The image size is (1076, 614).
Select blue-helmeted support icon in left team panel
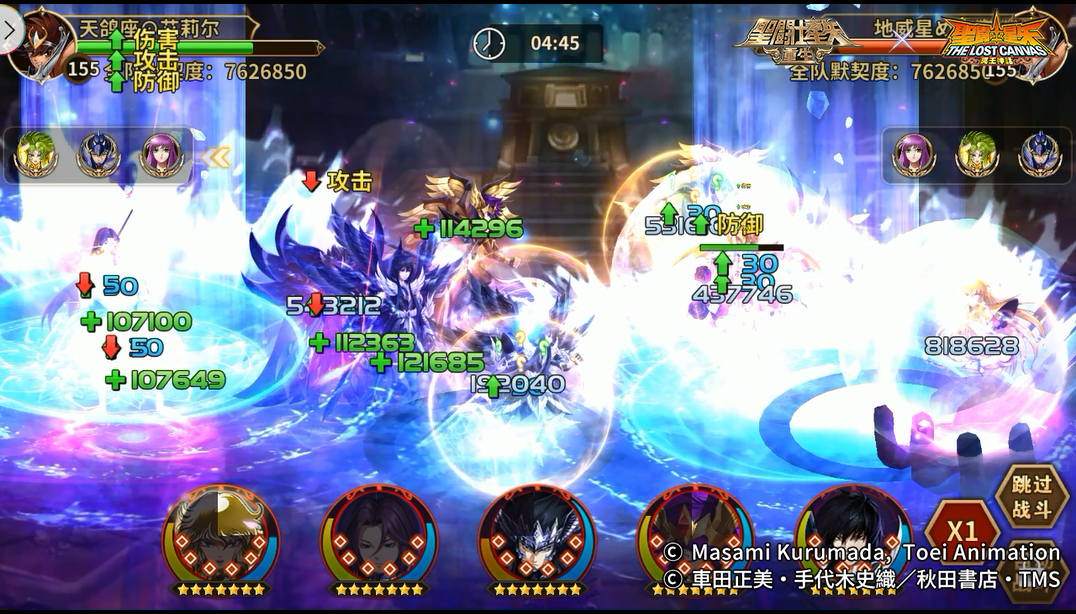[x=99, y=155]
